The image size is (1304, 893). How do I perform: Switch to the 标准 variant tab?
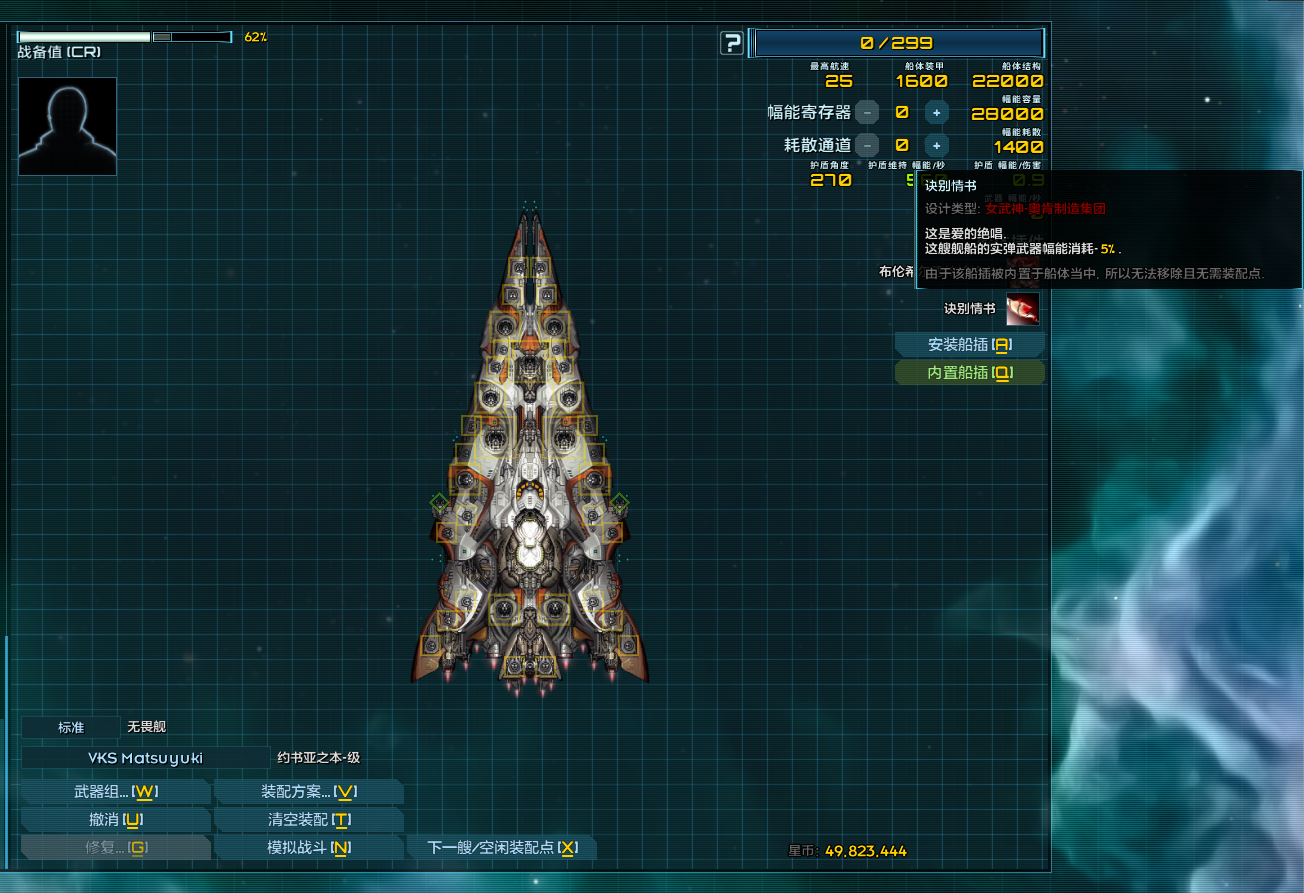(x=69, y=726)
